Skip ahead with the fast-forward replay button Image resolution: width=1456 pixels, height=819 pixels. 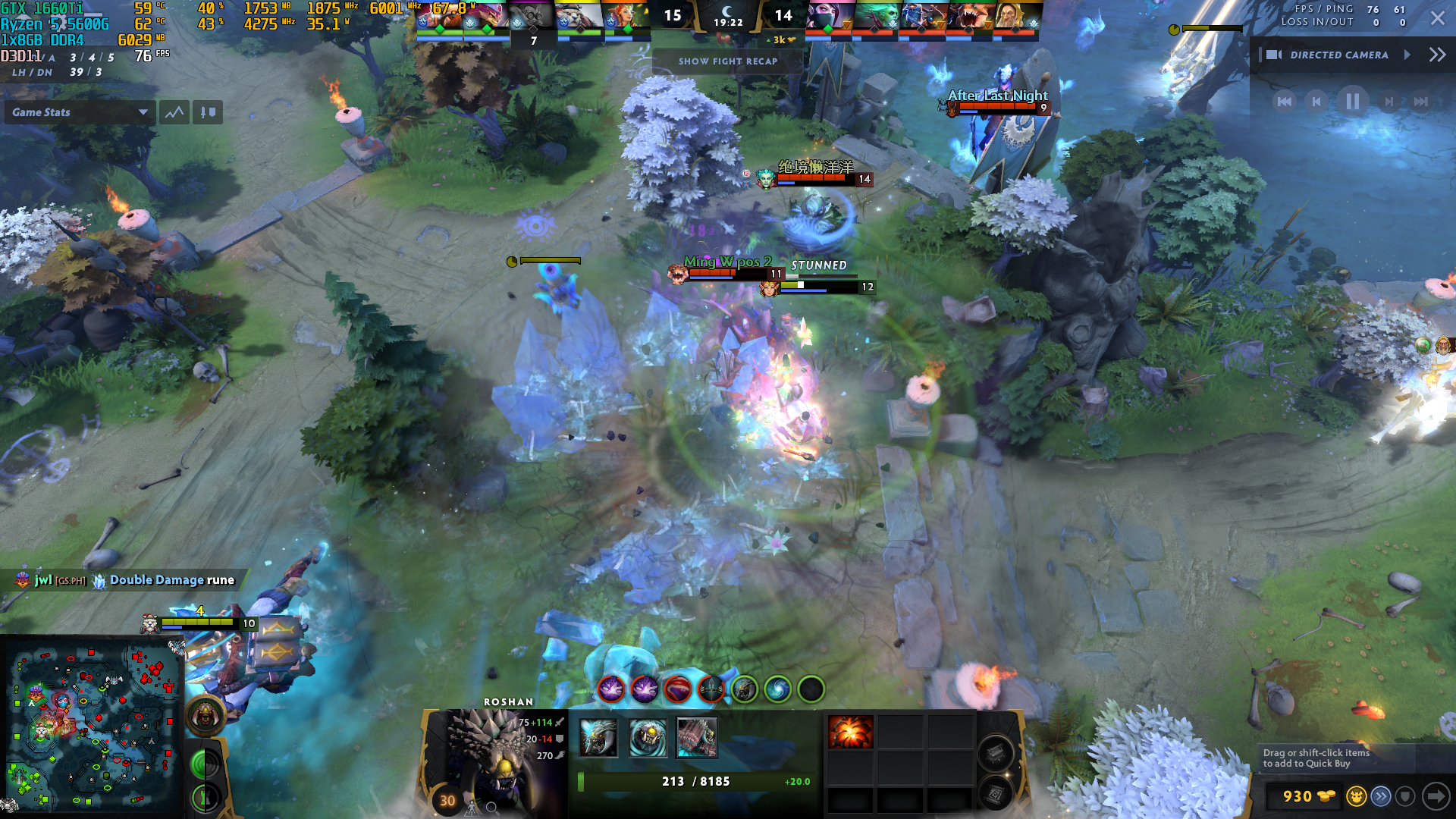[x=1420, y=102]
